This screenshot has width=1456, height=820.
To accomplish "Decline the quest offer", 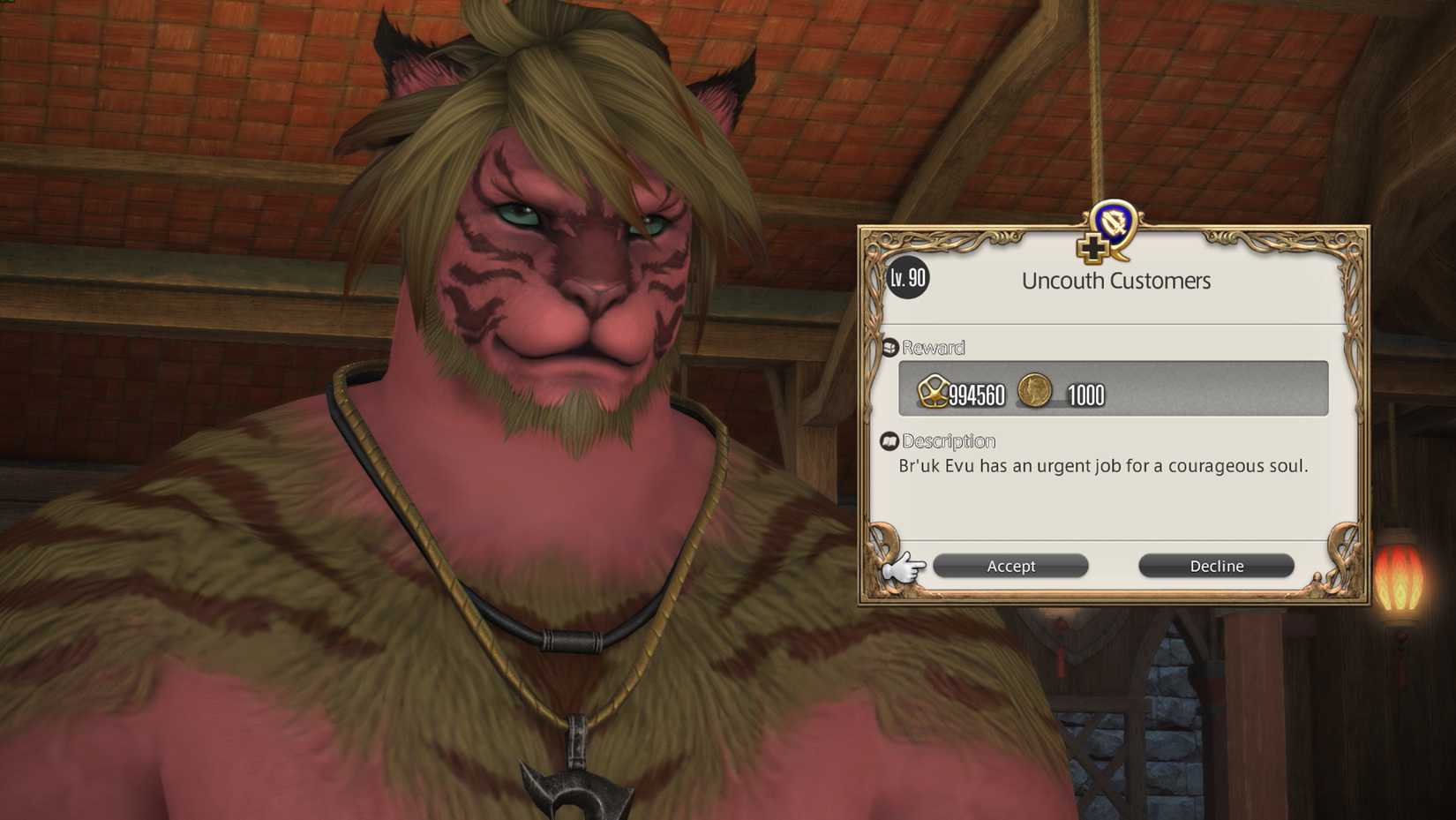I will [1216, 566].
